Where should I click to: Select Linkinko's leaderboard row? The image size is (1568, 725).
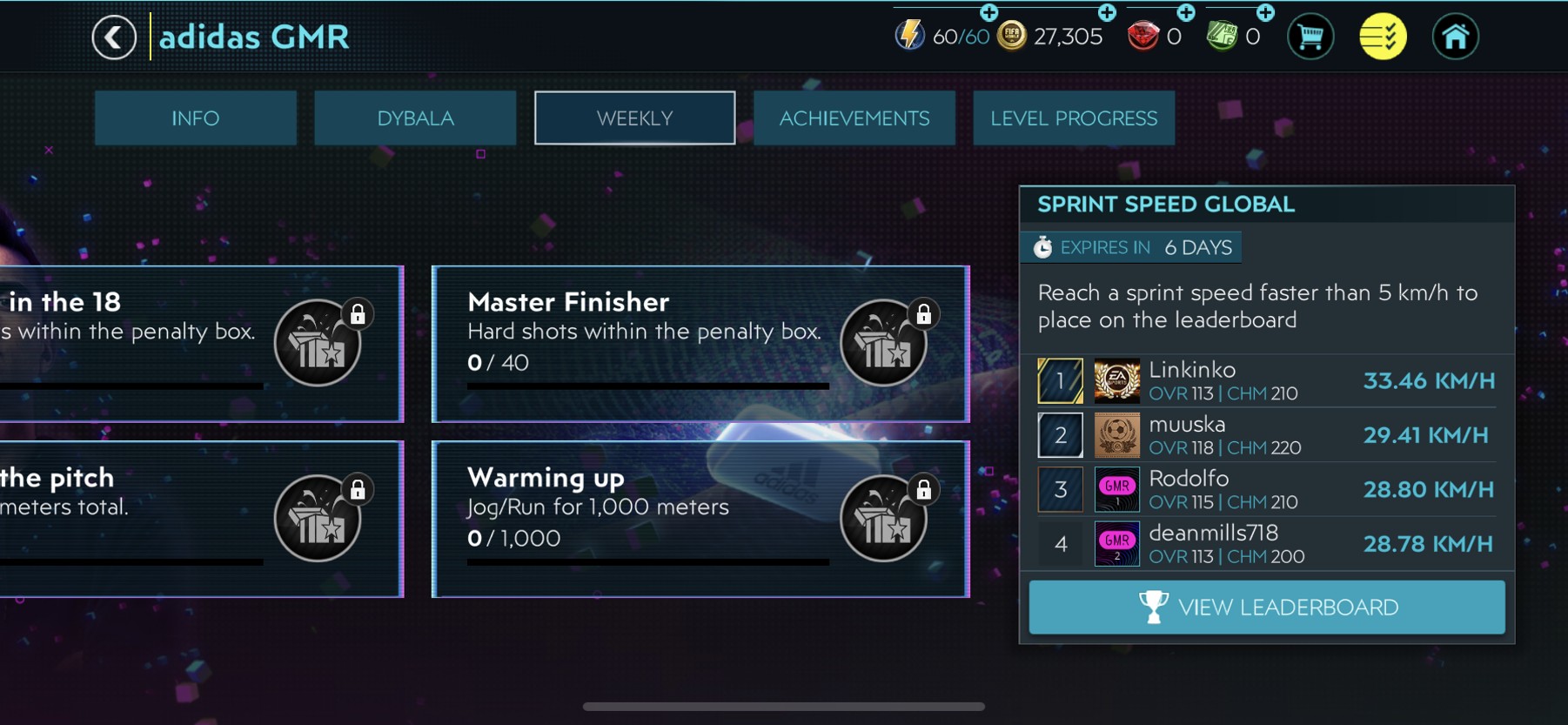[x=1266, y=381]
